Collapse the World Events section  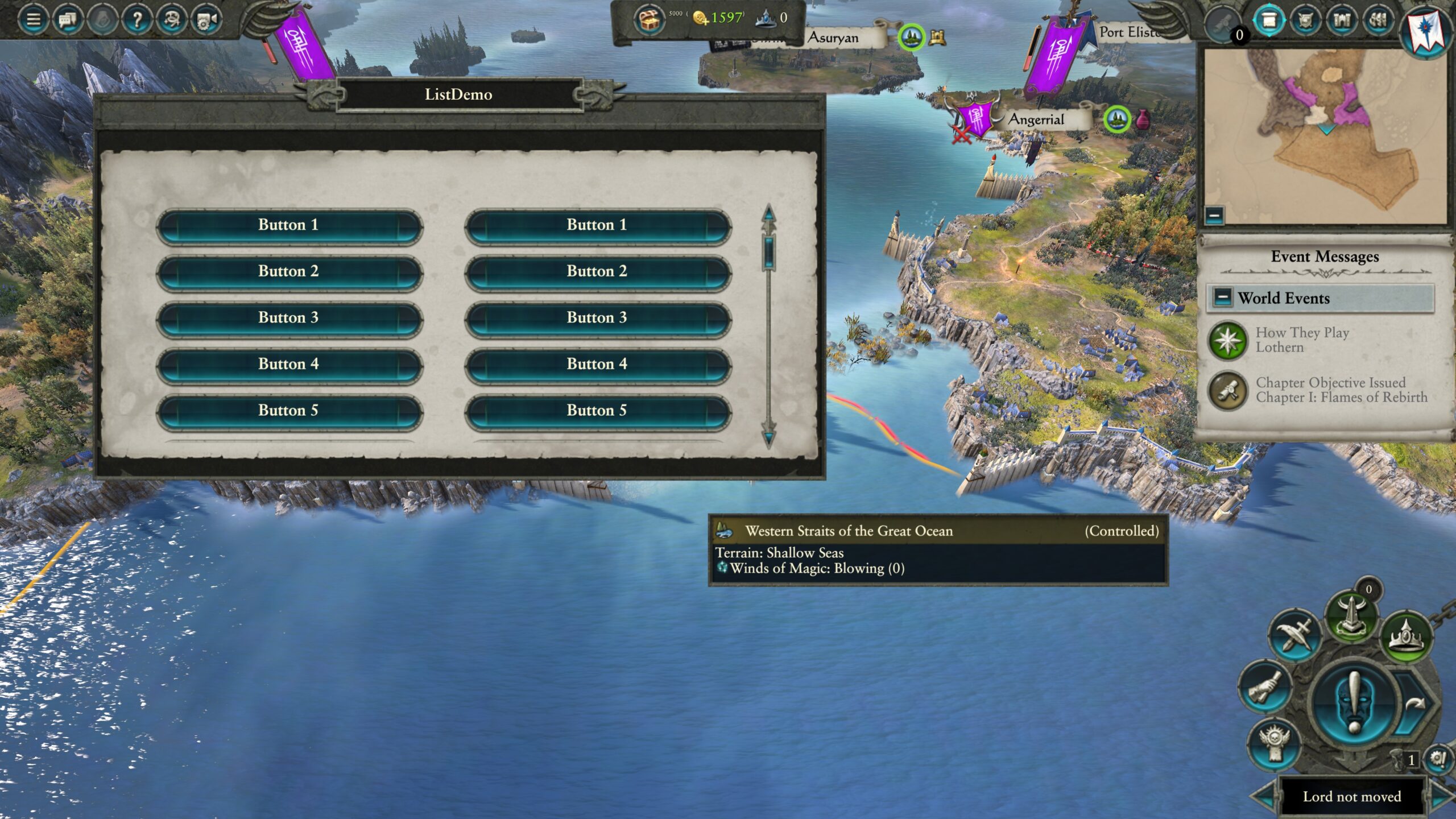[1222, 297]
